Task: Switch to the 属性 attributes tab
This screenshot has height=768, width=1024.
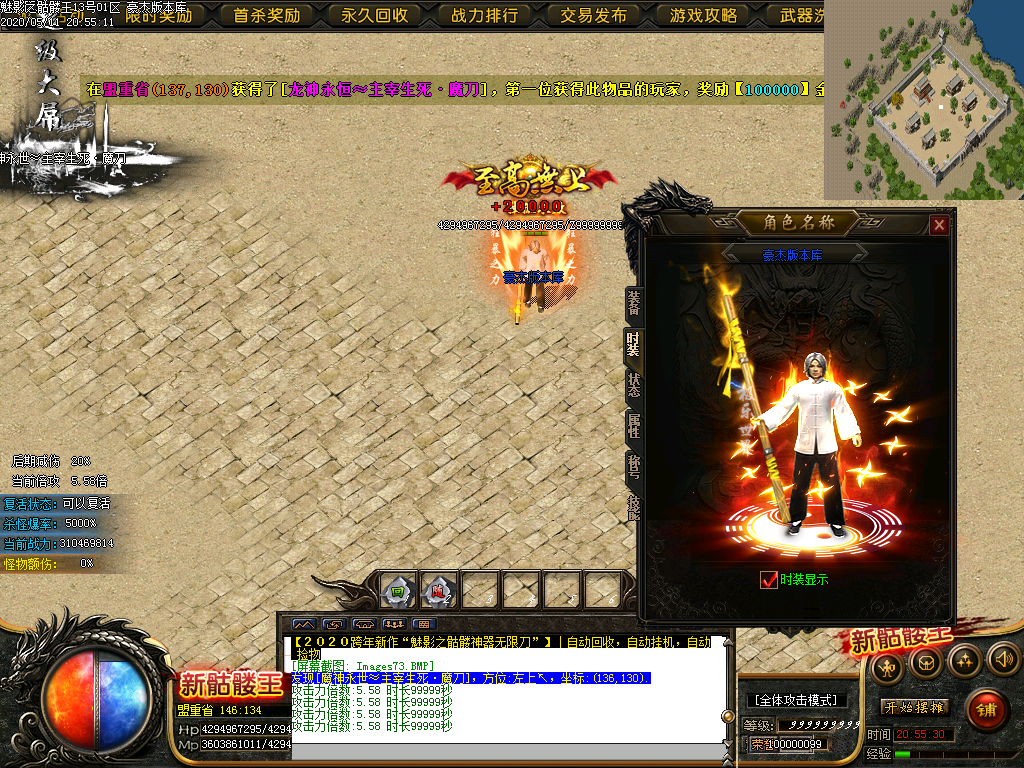Action: point(633,426)
